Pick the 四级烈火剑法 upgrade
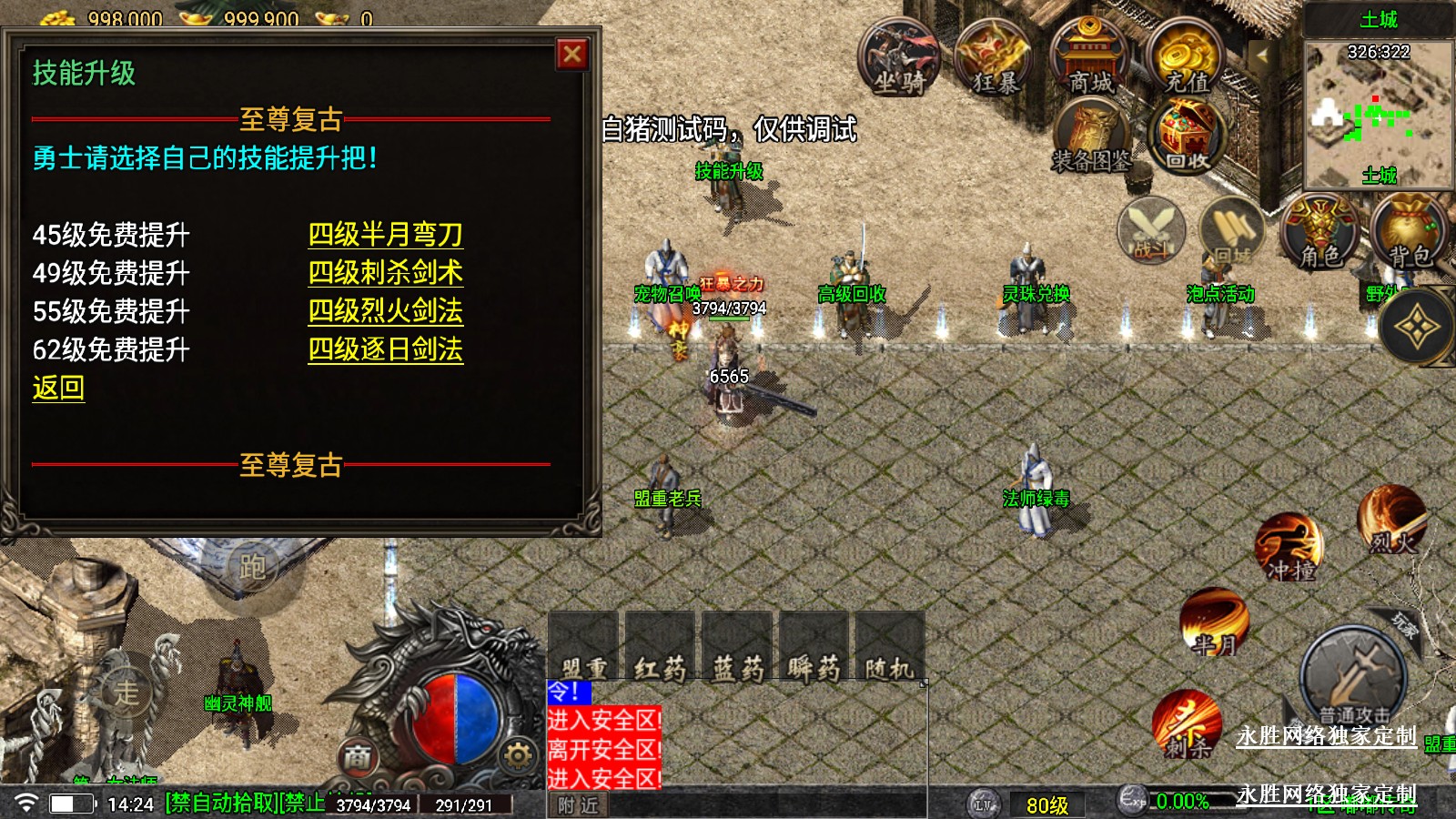1456x819 pixels. (385, 311)
